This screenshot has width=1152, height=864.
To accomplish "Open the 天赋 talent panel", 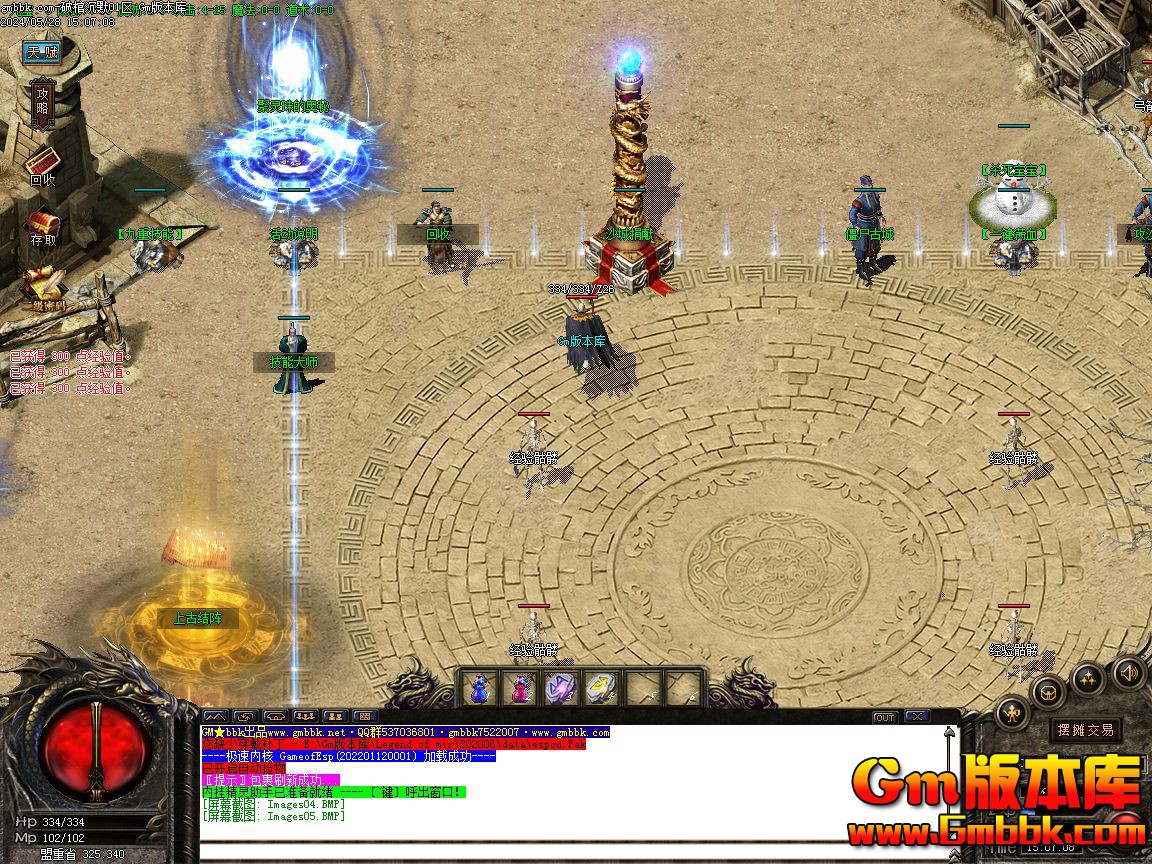I will point(43,52).
